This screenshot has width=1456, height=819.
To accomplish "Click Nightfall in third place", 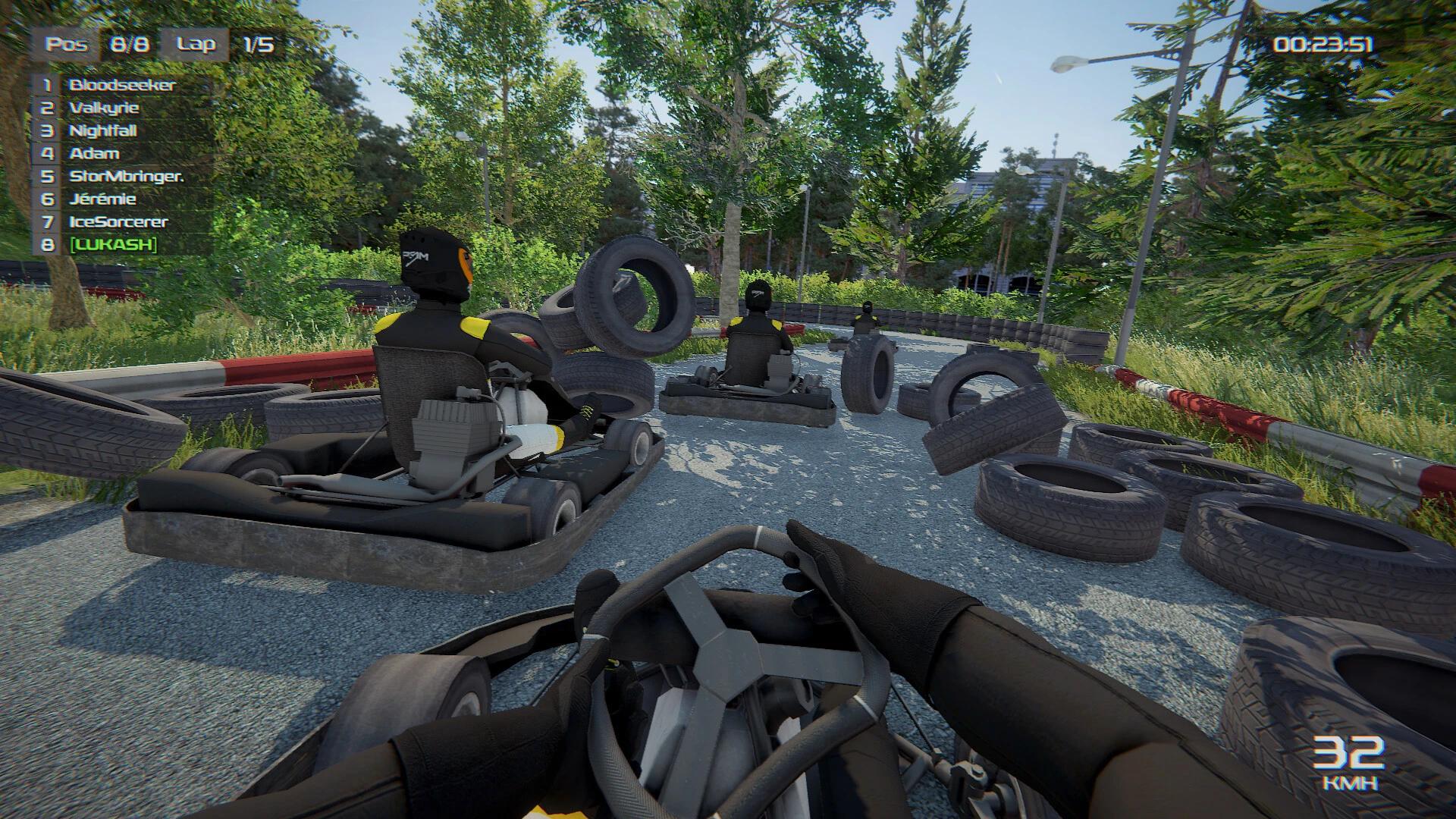I will click(x=102, y=131).
